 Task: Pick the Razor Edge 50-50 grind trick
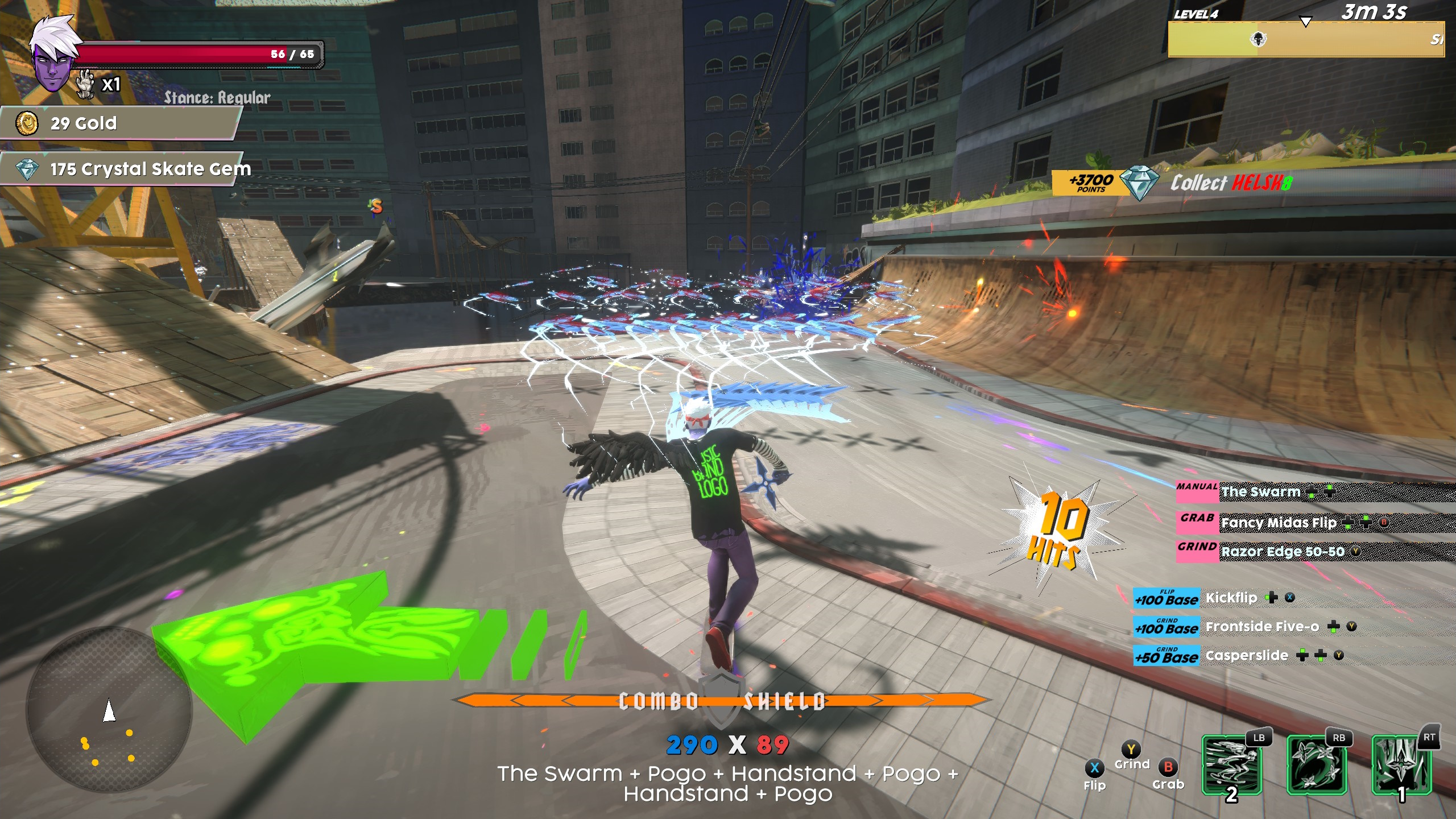pos(1282,552)
